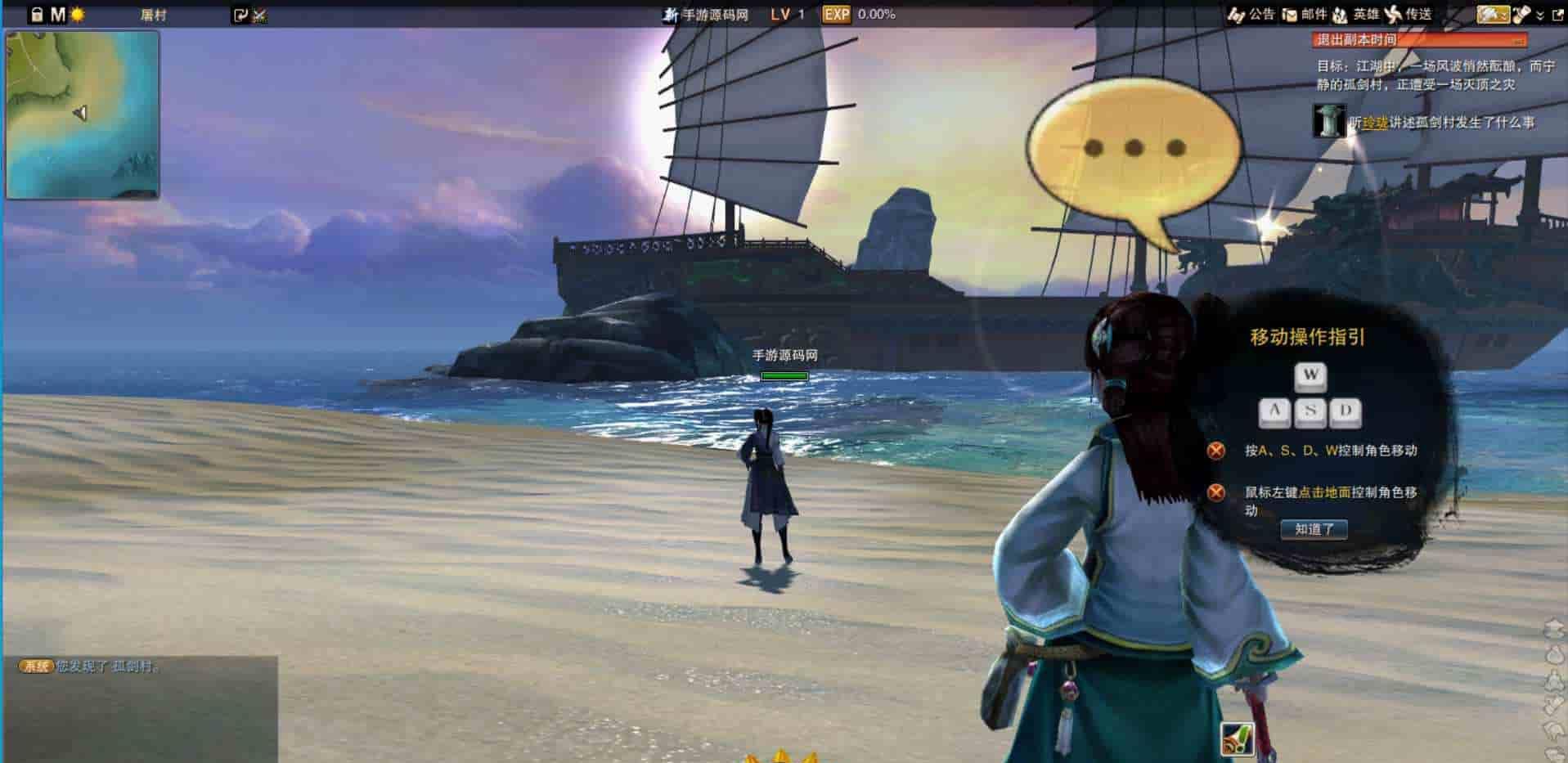Click the M map button
This screenshot has width=1568, height=763.
point(57,15)
